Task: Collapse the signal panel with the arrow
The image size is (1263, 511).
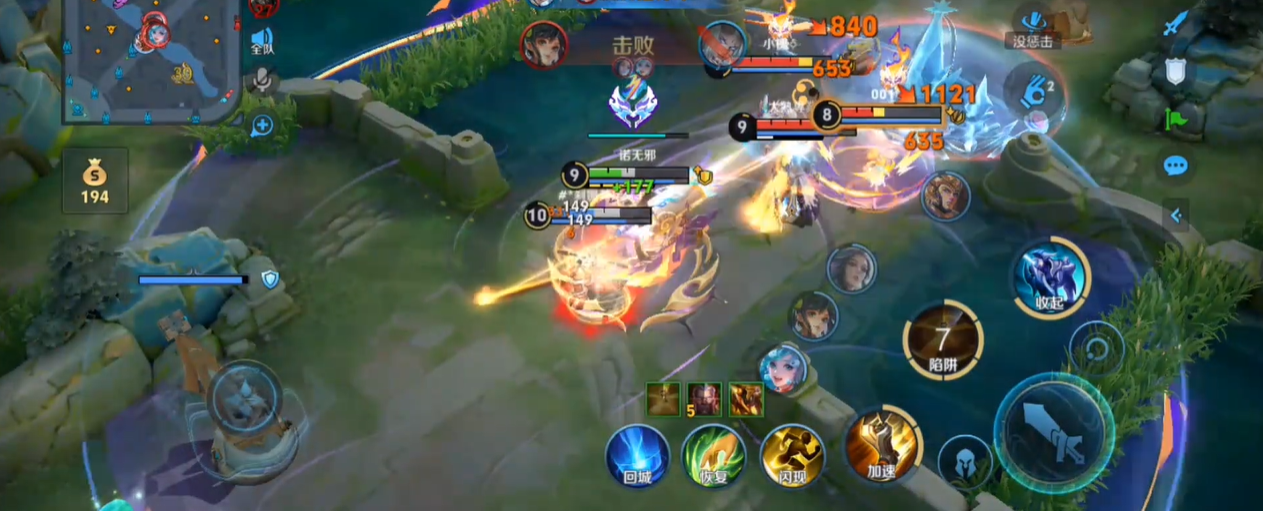Action: tap(1175, 214)
